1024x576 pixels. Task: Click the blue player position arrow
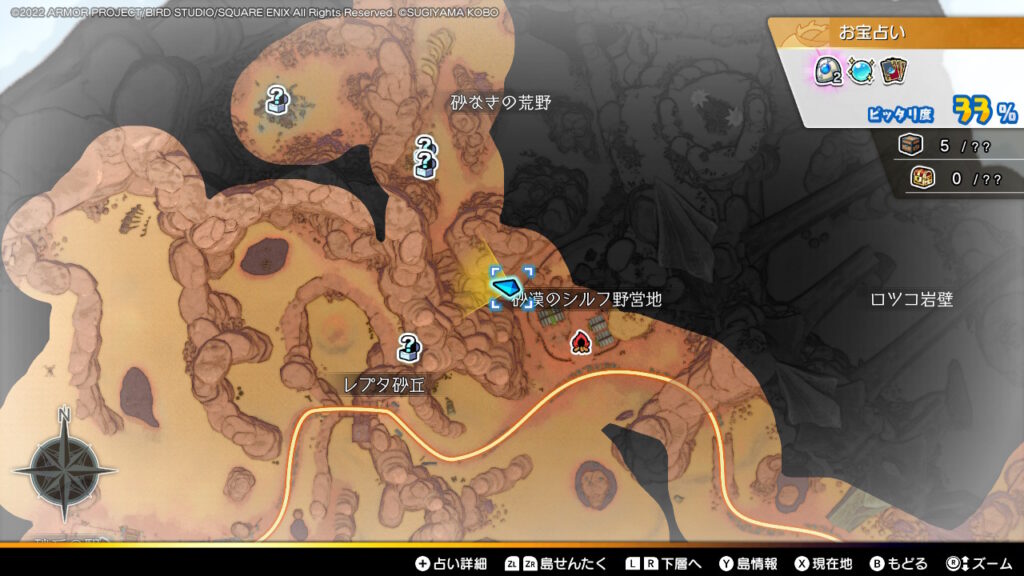point(509,287)
